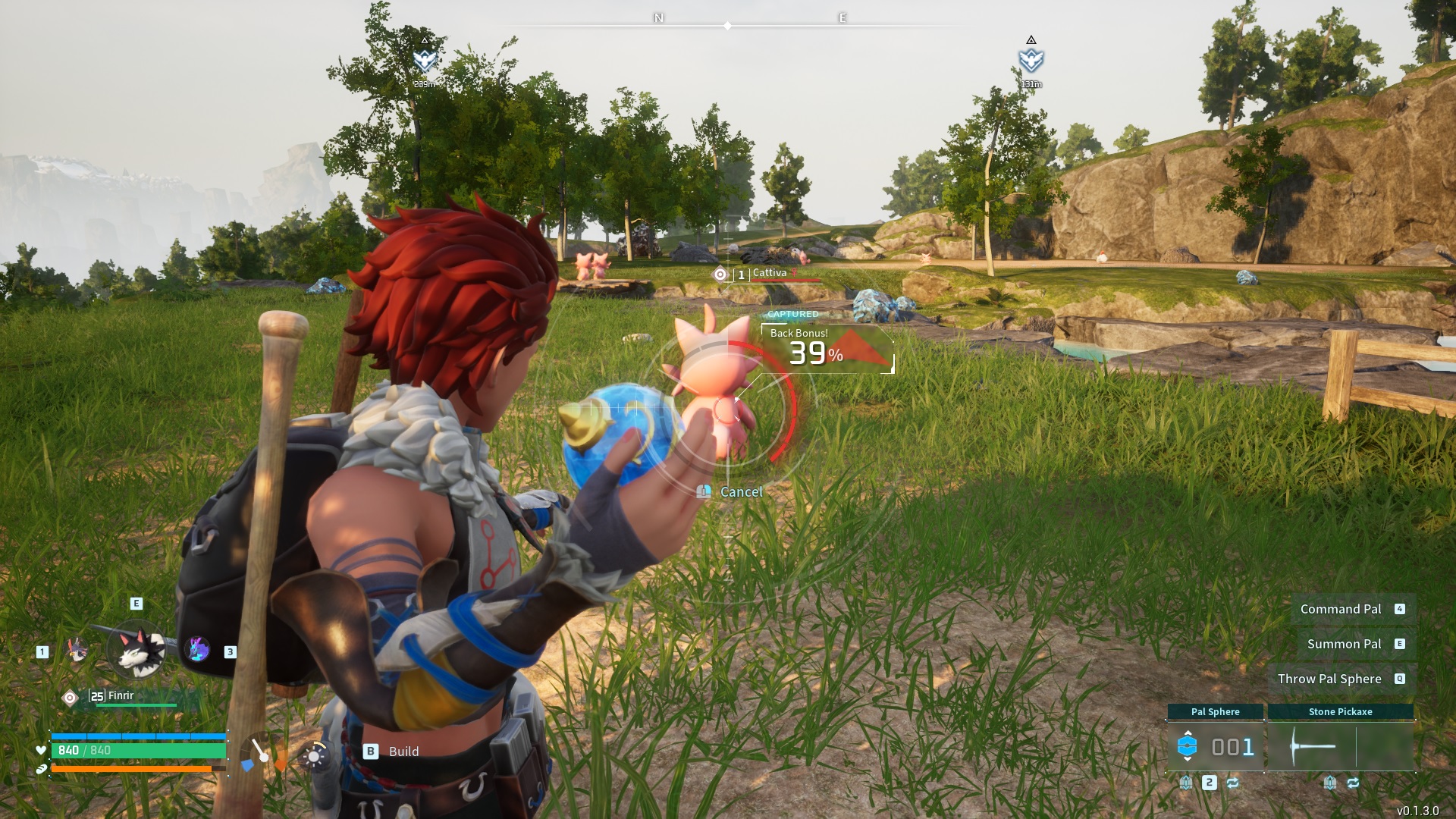
Task: Click the Throw Pal Sphere action
Action: point(1332,679)
